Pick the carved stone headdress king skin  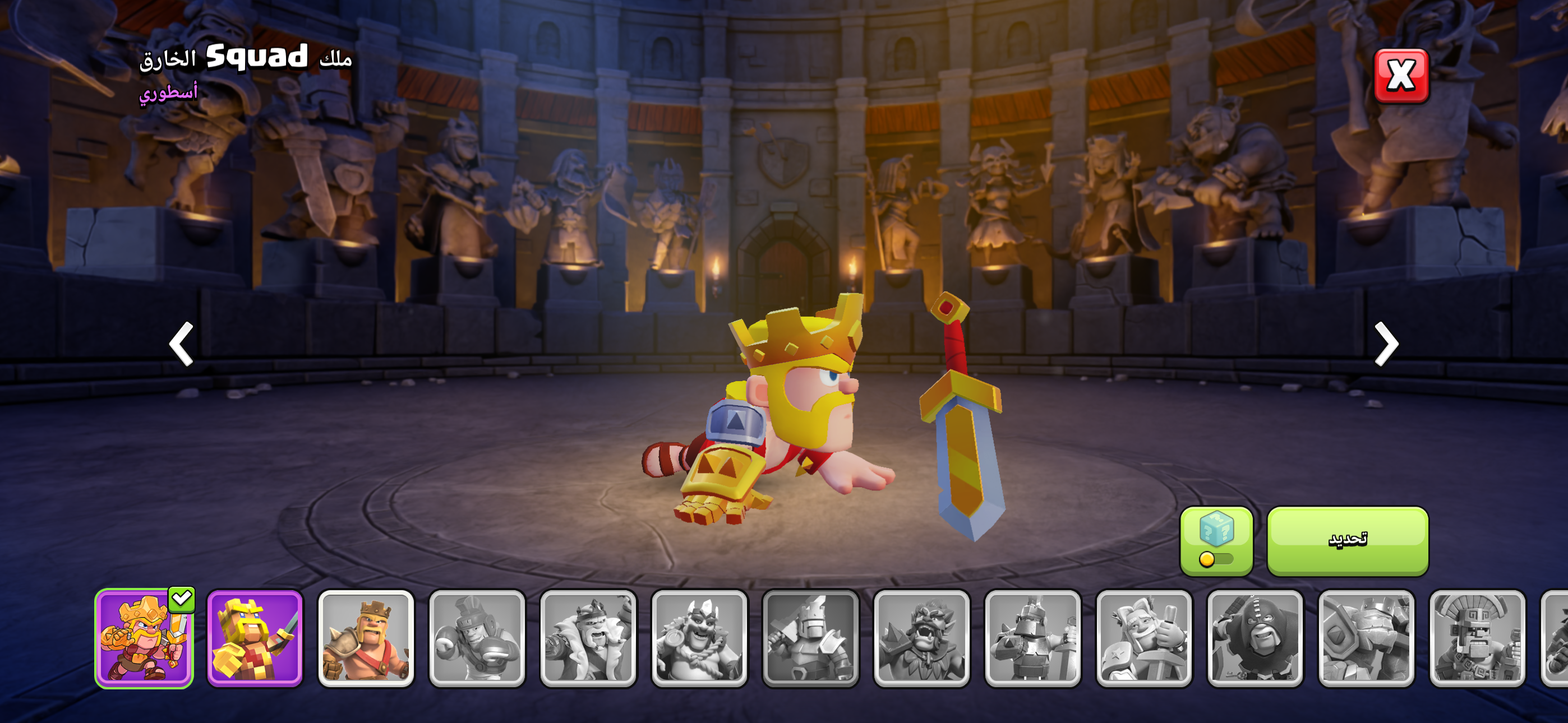(x=1477, y=638)
